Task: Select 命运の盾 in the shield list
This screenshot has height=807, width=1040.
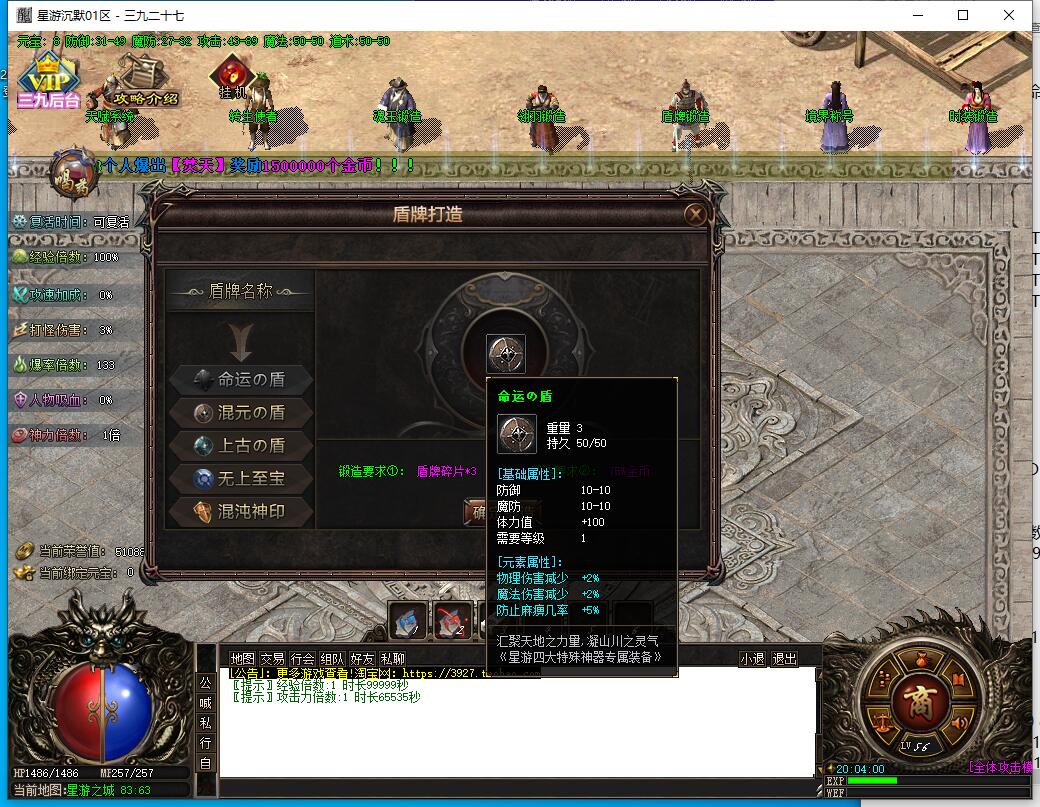Action: (240, 379)
